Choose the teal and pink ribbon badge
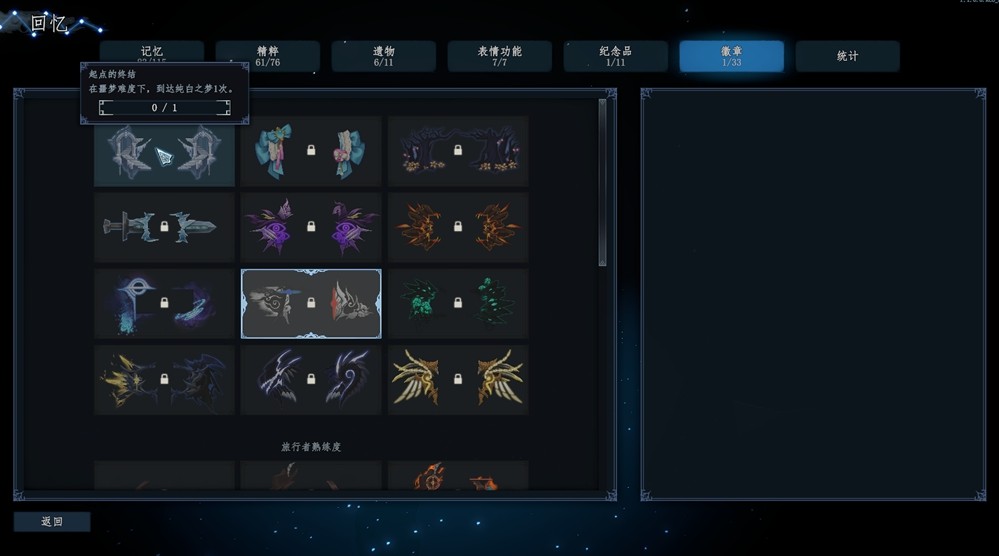999x556 pixels. [x=311, y=151]
